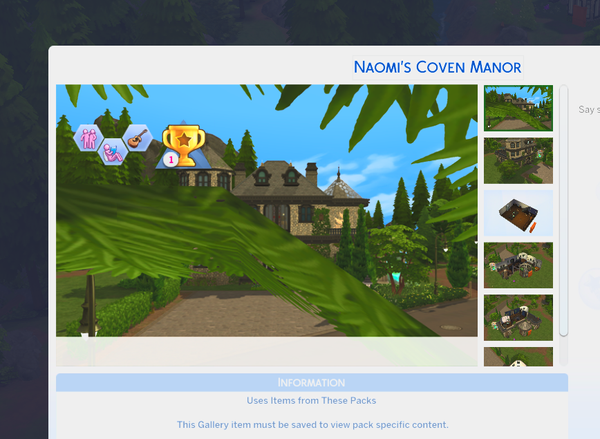Click the reclining figure lot trait icon
The image size is (600, 439).
pos(113,151)
